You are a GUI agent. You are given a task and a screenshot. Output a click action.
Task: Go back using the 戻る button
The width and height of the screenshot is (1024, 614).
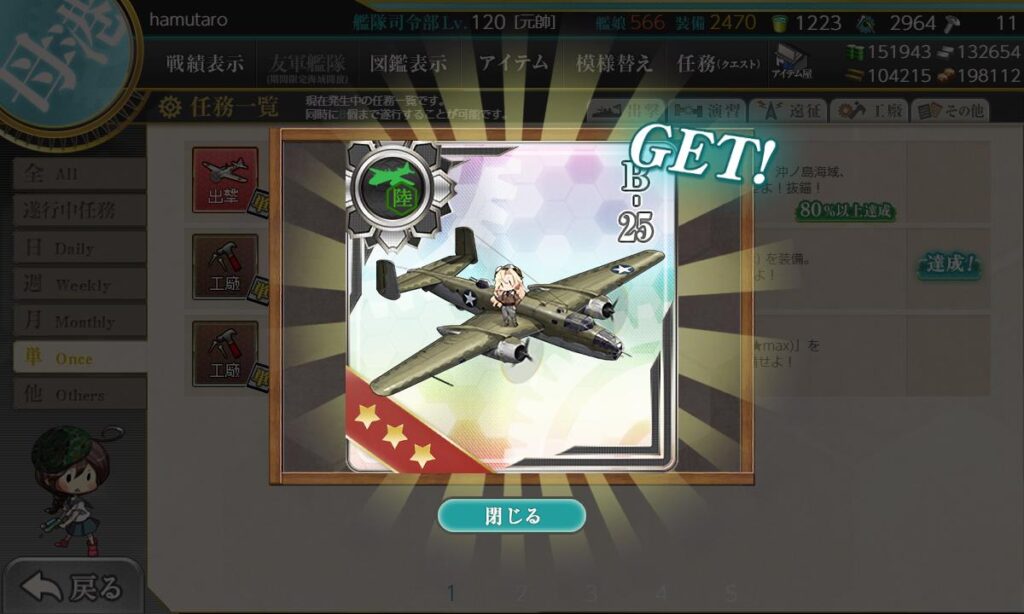pyautogui.click(x=73, y=587)
